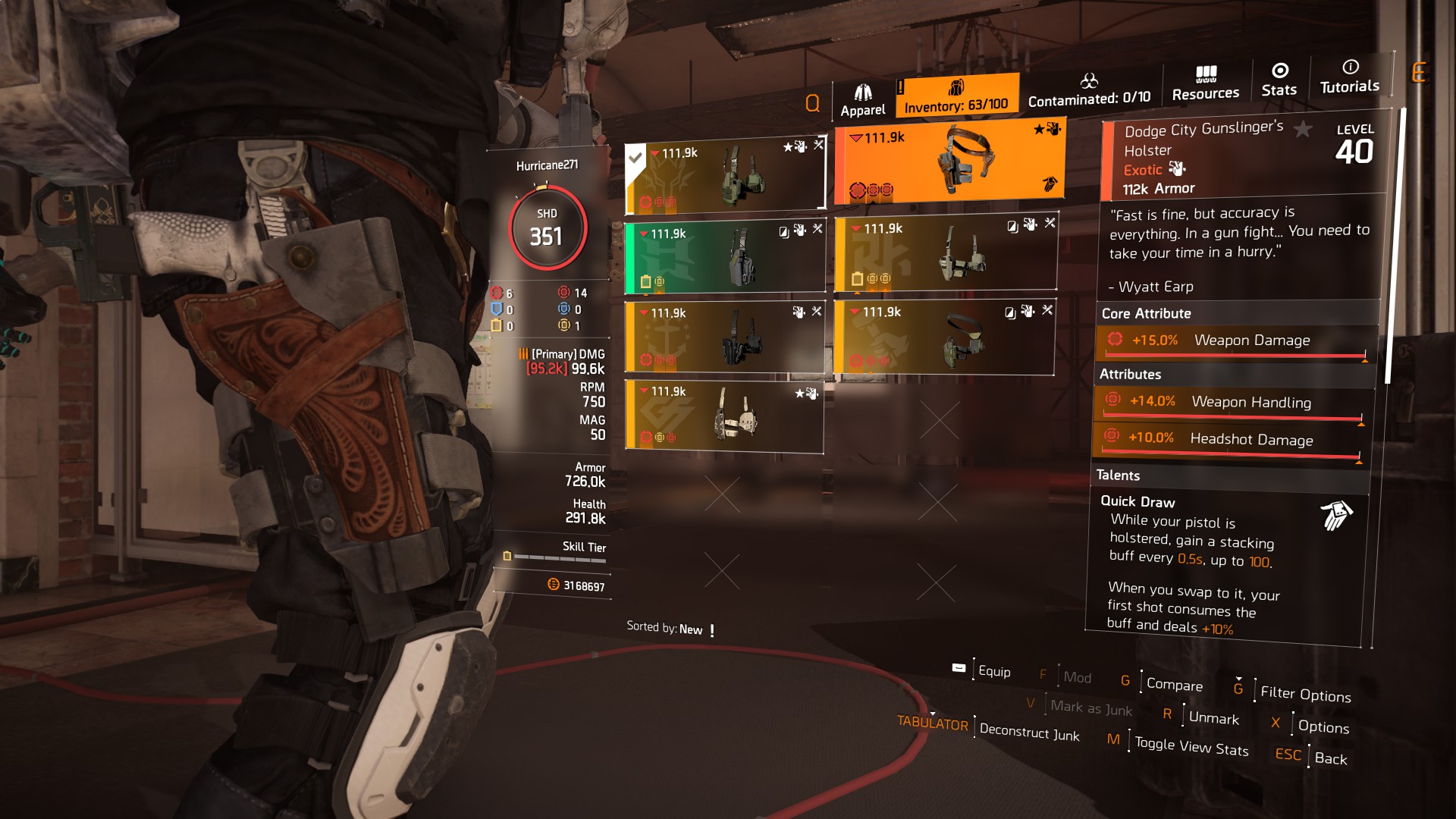The height and width of the screenshot is (819, 1456).
Task: Click the biohazard Contaminated icon
Action: [x=1091, y=80]
